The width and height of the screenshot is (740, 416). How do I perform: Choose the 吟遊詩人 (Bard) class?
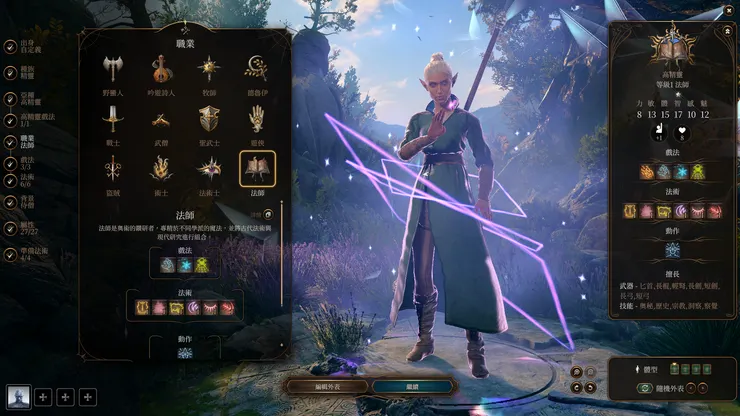pos(160,69)
